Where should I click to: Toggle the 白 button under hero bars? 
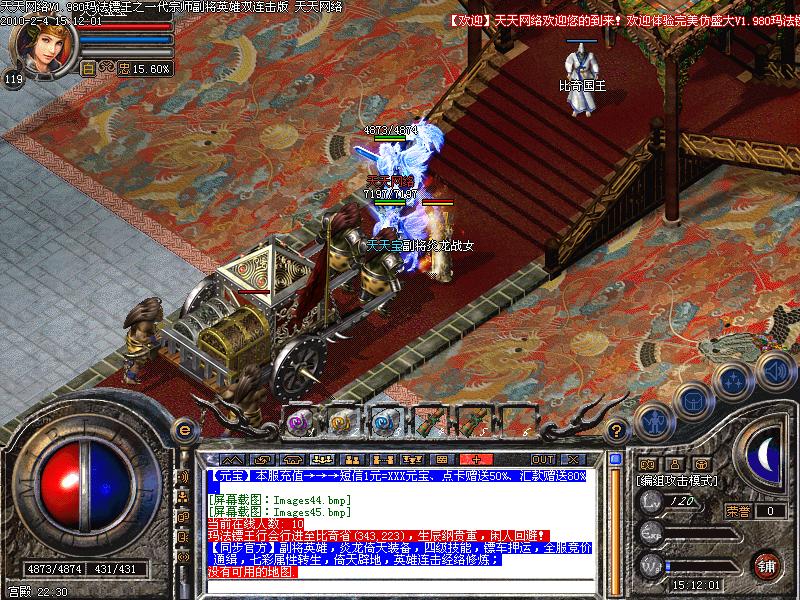click(x=86, y=68)
